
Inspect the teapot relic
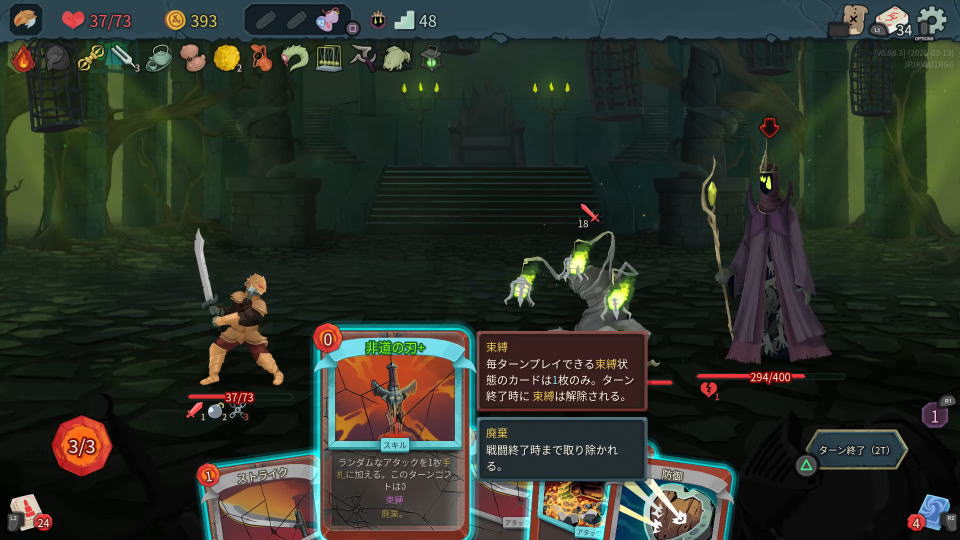pyautogui.click(x=158, y=58)
